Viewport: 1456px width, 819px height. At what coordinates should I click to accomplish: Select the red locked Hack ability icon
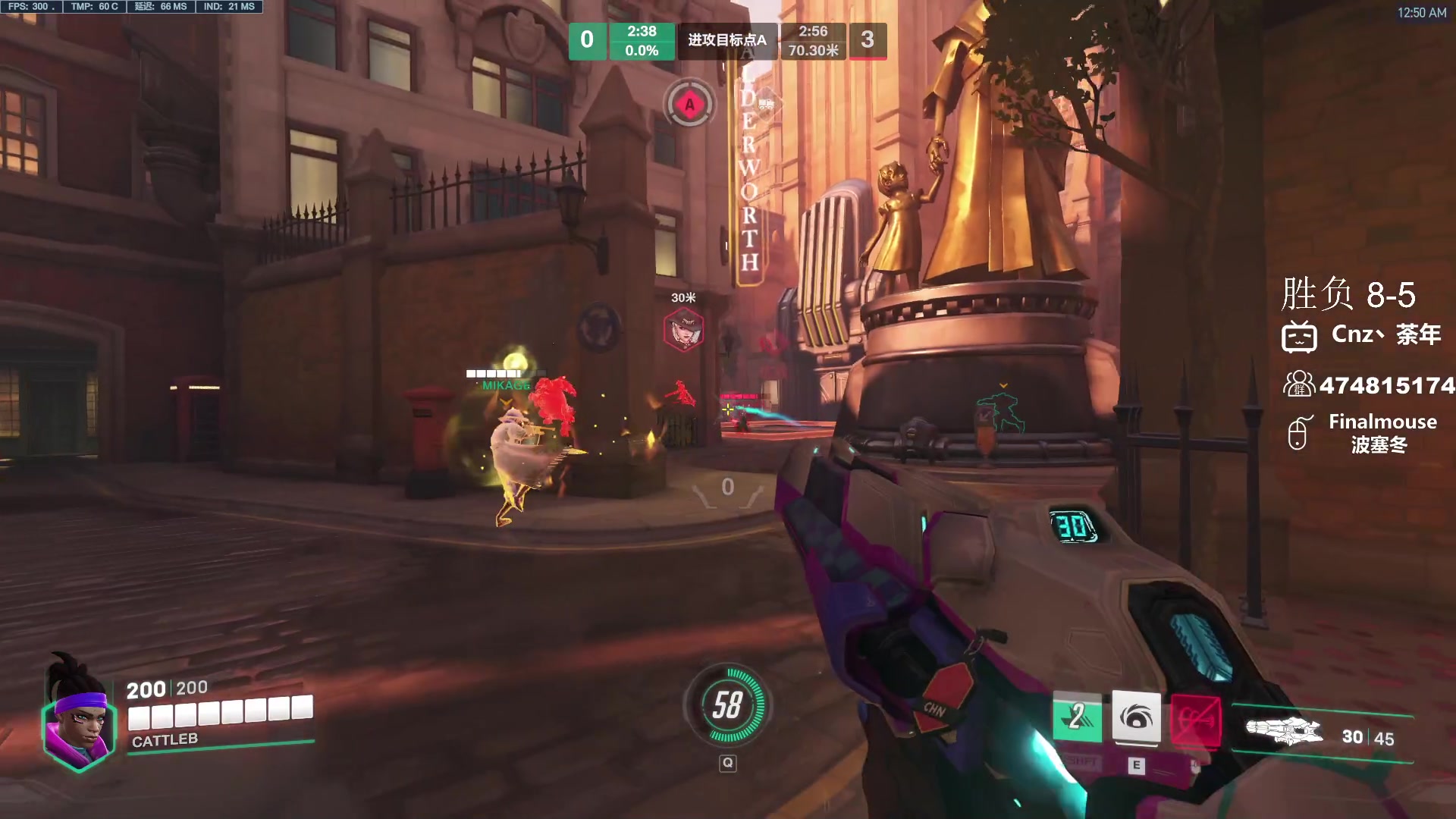[1196, 719]
